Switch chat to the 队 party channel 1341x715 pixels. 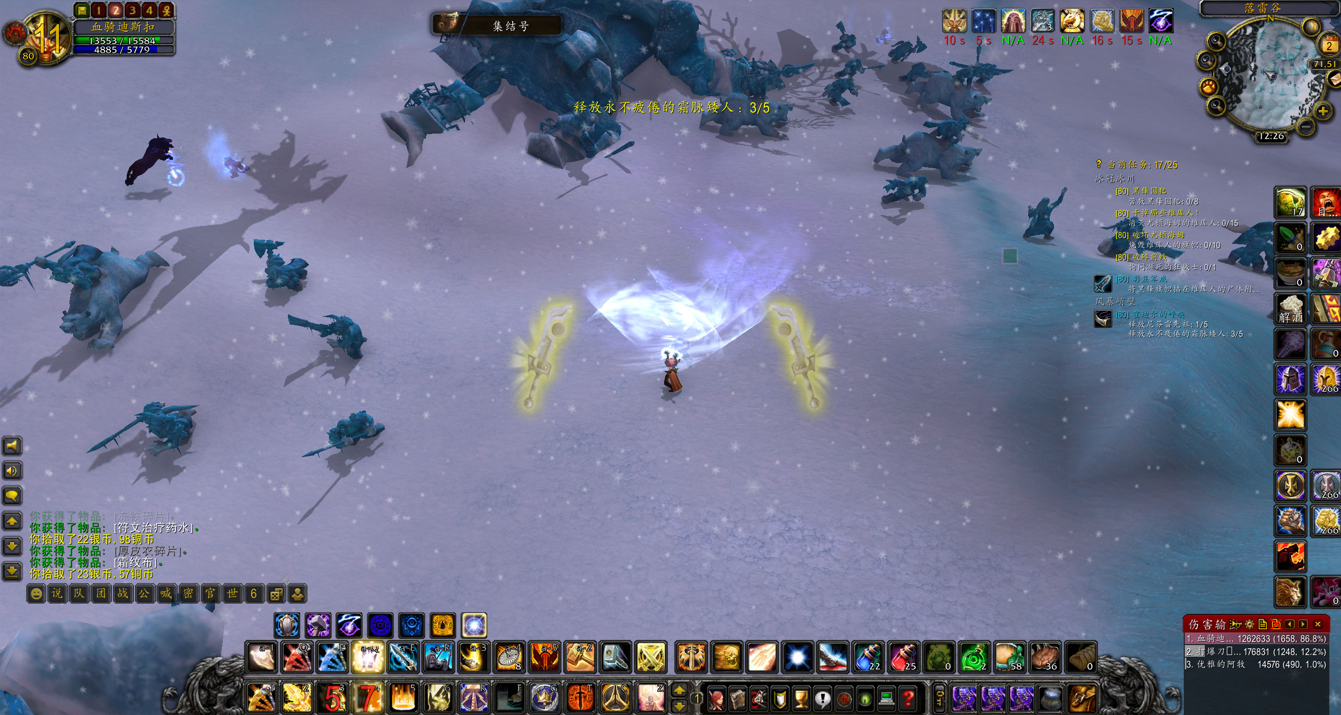point(79,594)
